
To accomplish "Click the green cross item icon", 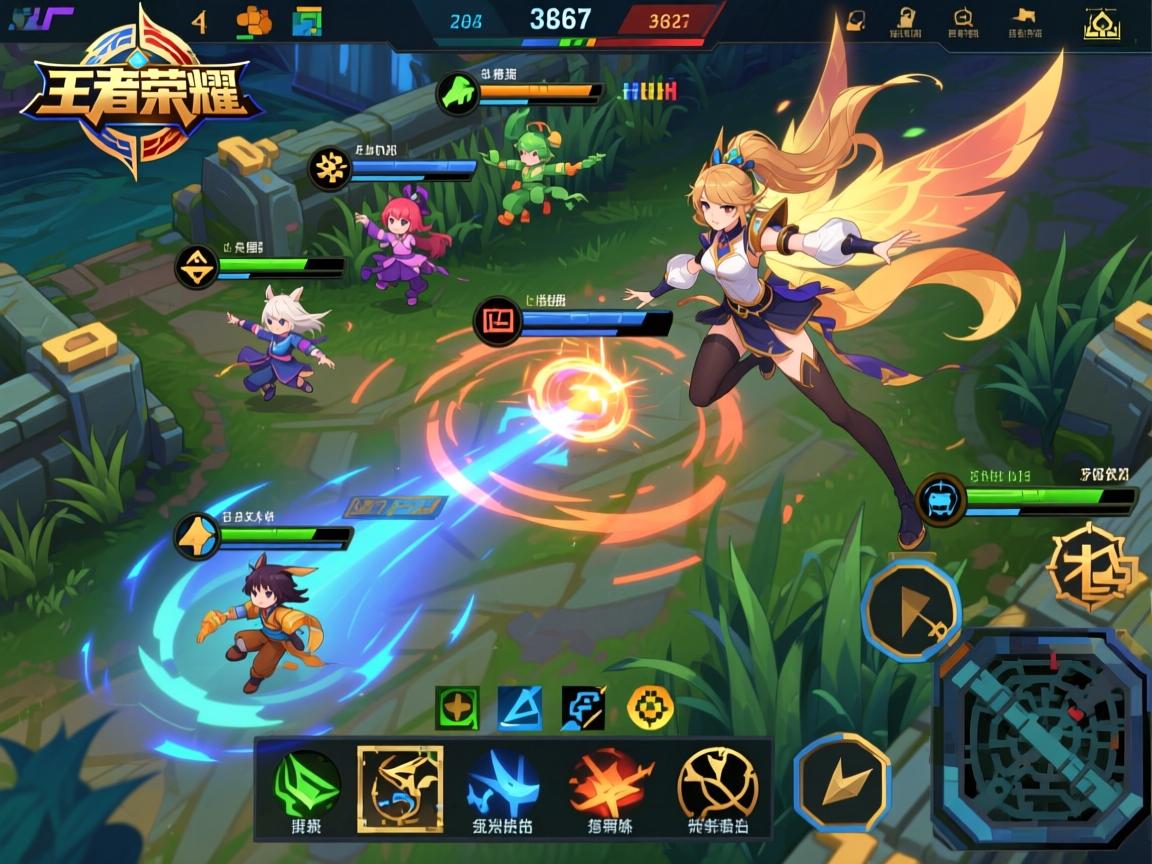I will point(457,708).
